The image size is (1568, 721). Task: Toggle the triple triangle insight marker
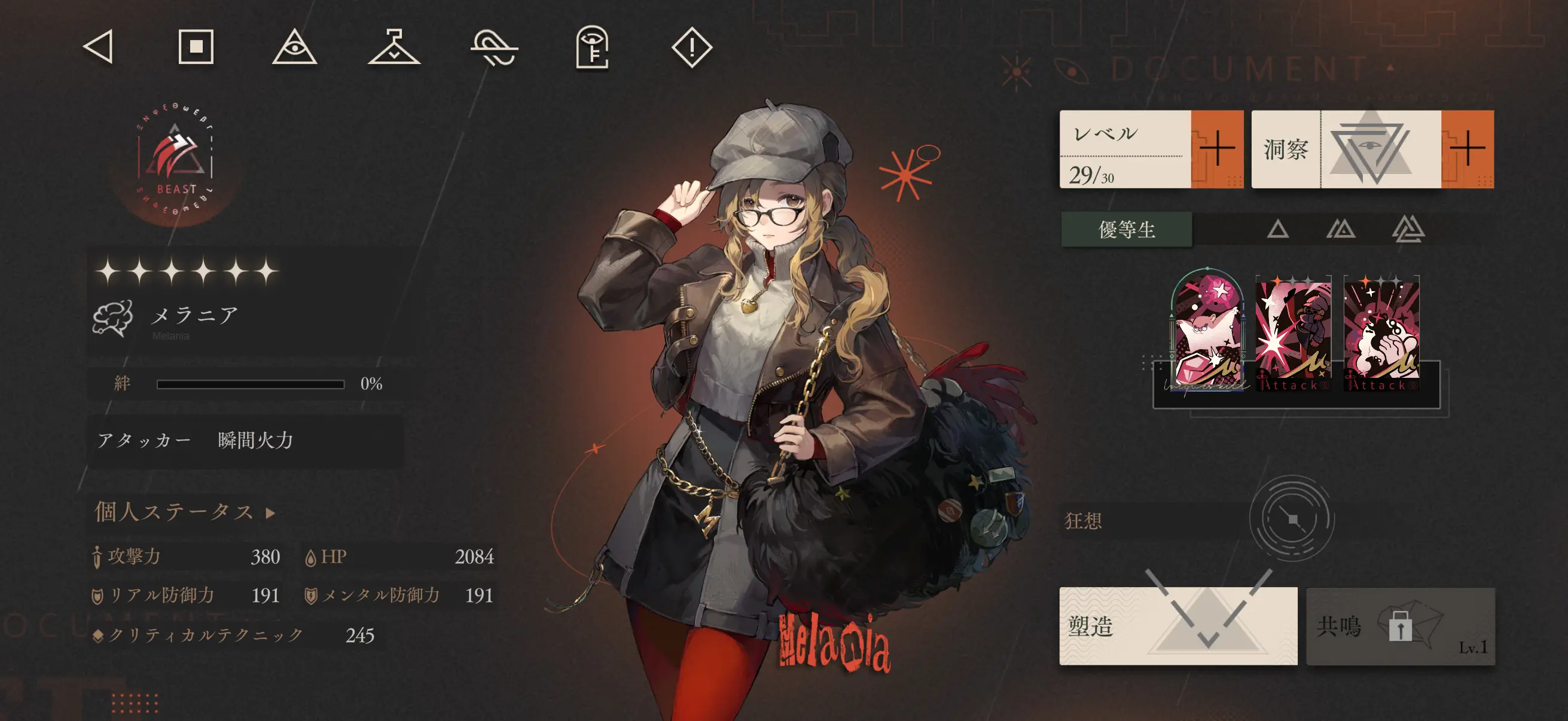point(1420,231)
